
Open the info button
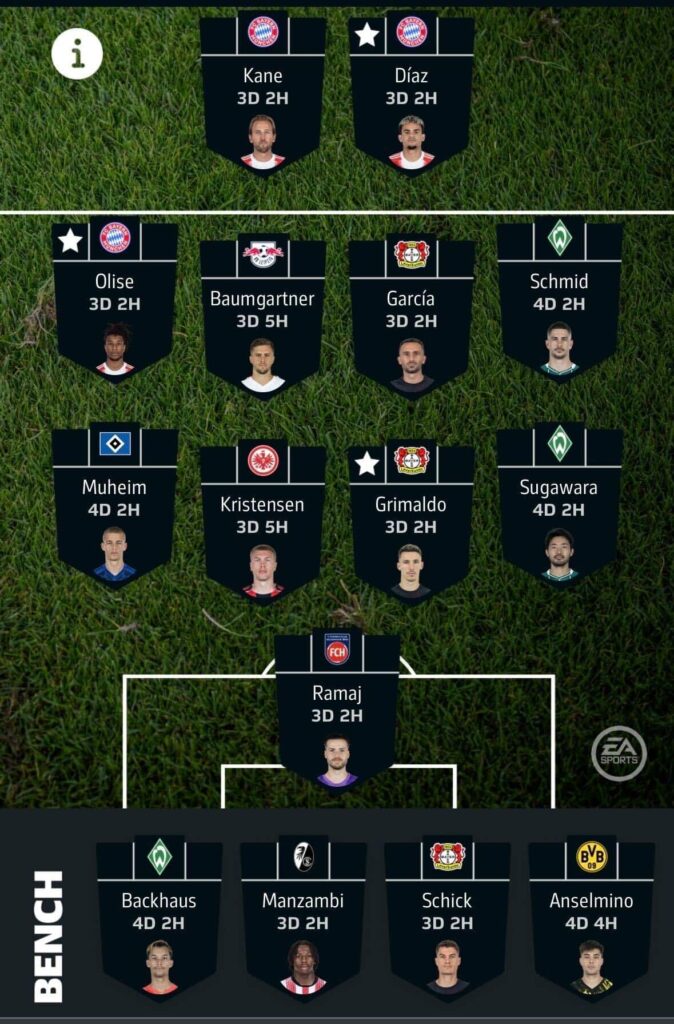(78, 53)
